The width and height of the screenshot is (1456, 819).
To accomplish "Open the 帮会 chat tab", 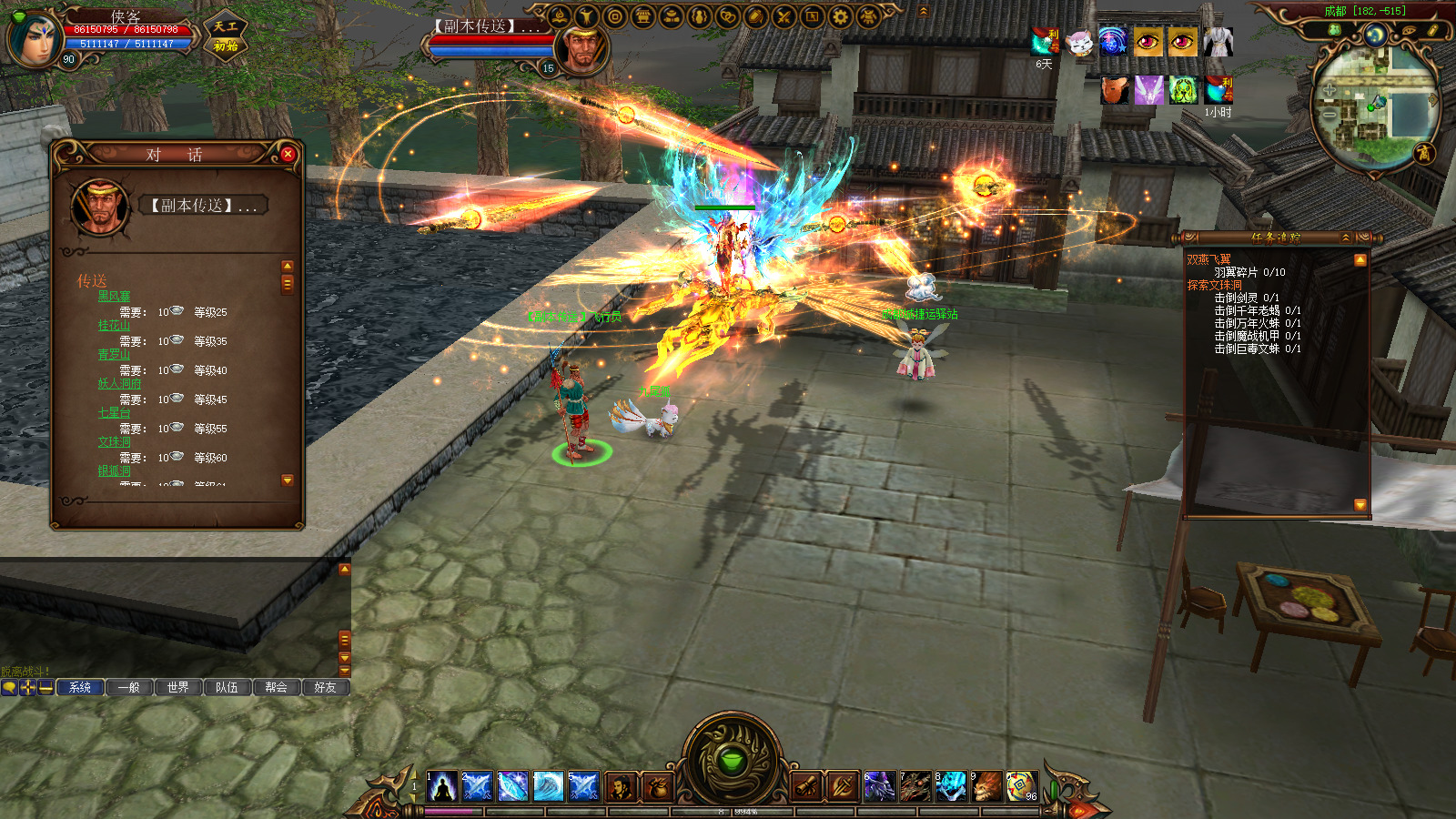I will (x=277, y=688).
